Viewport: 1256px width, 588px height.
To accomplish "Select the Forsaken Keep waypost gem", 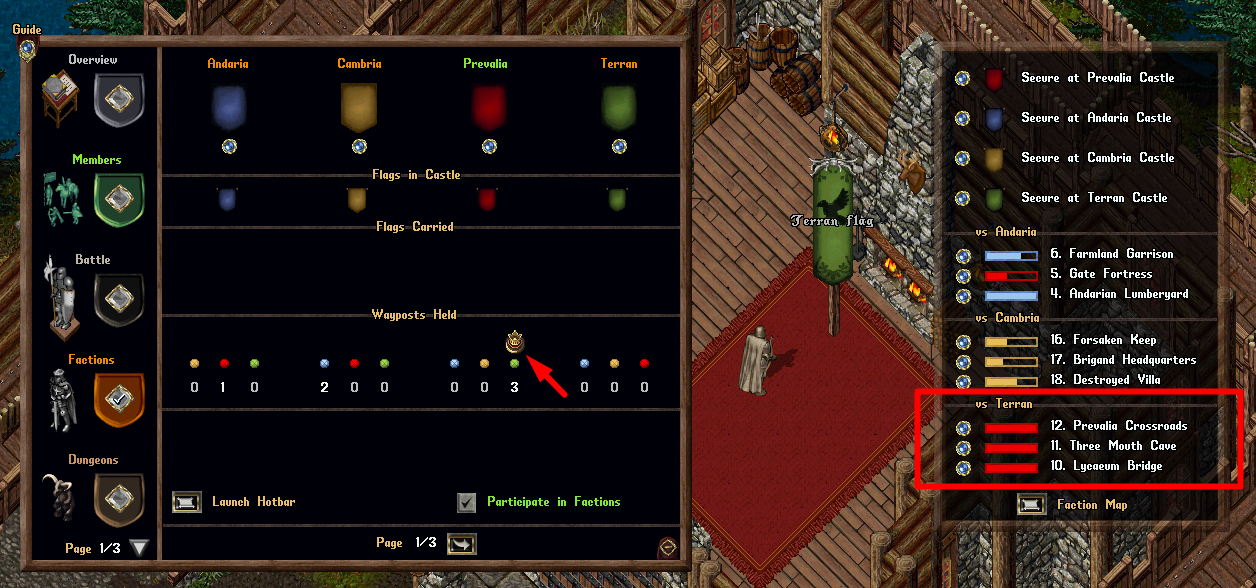I will coord(963,341).
